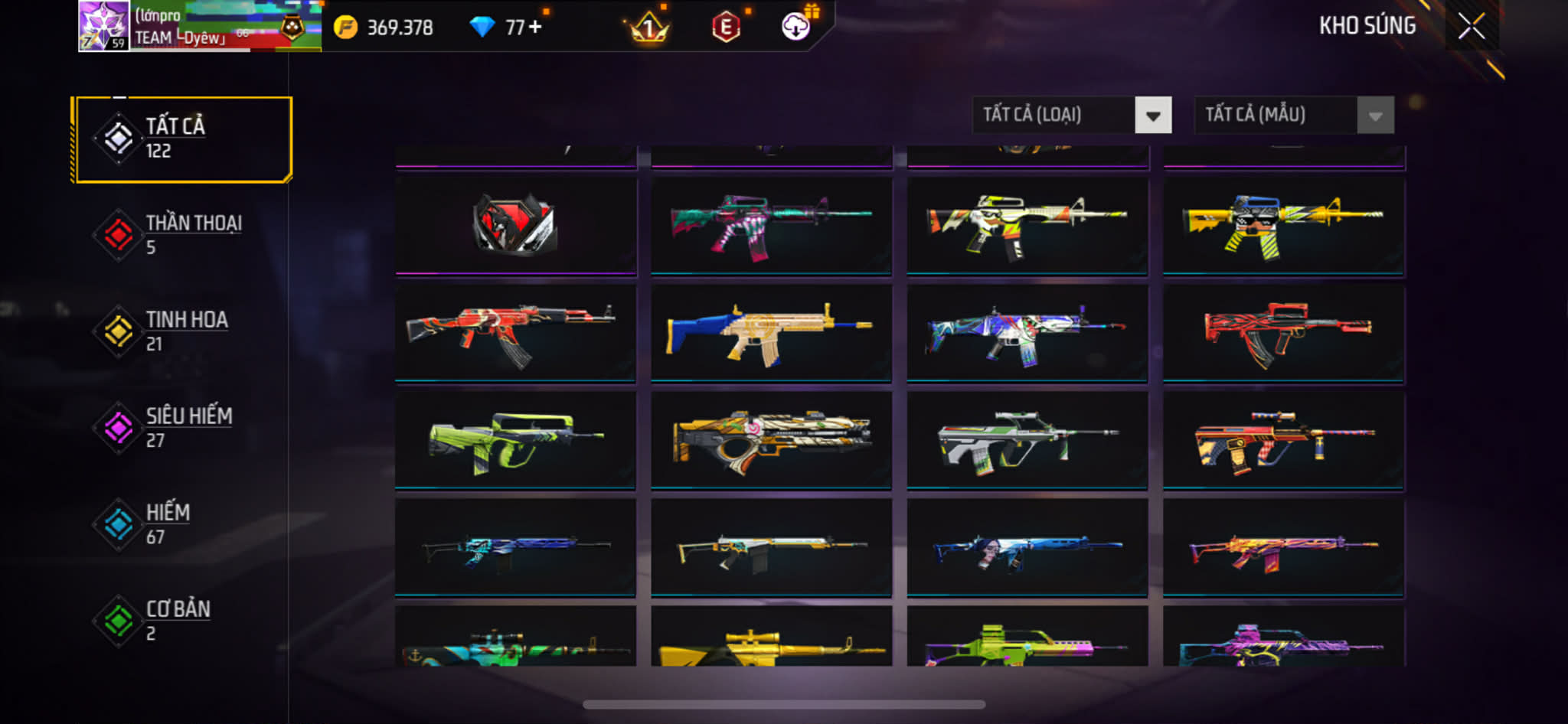Add more diamonds via the plus button
Screen dimensions: 1568x724
click(535, 27)
